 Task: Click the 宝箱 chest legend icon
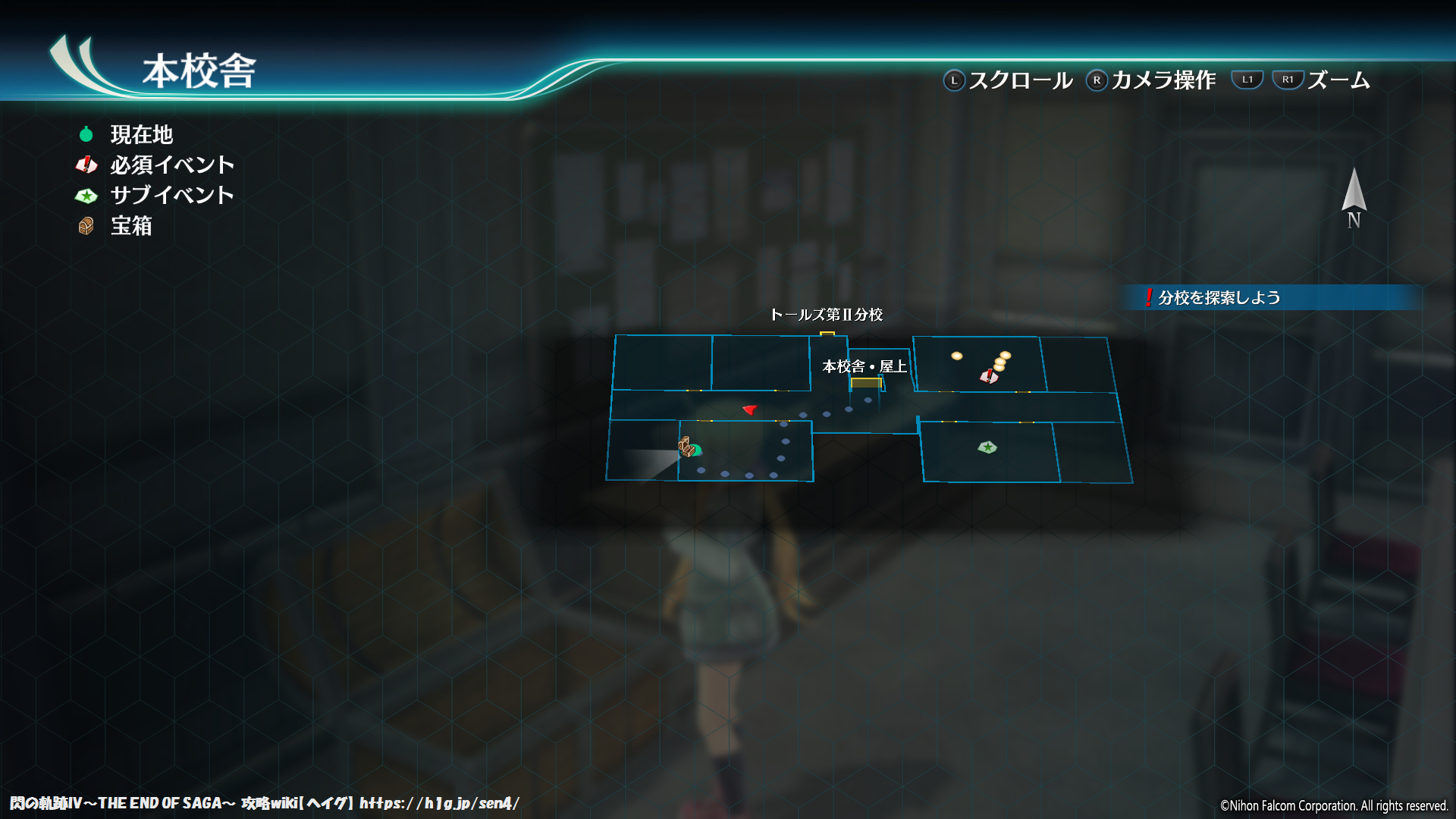pyautogui.click(x=86, y=225)
